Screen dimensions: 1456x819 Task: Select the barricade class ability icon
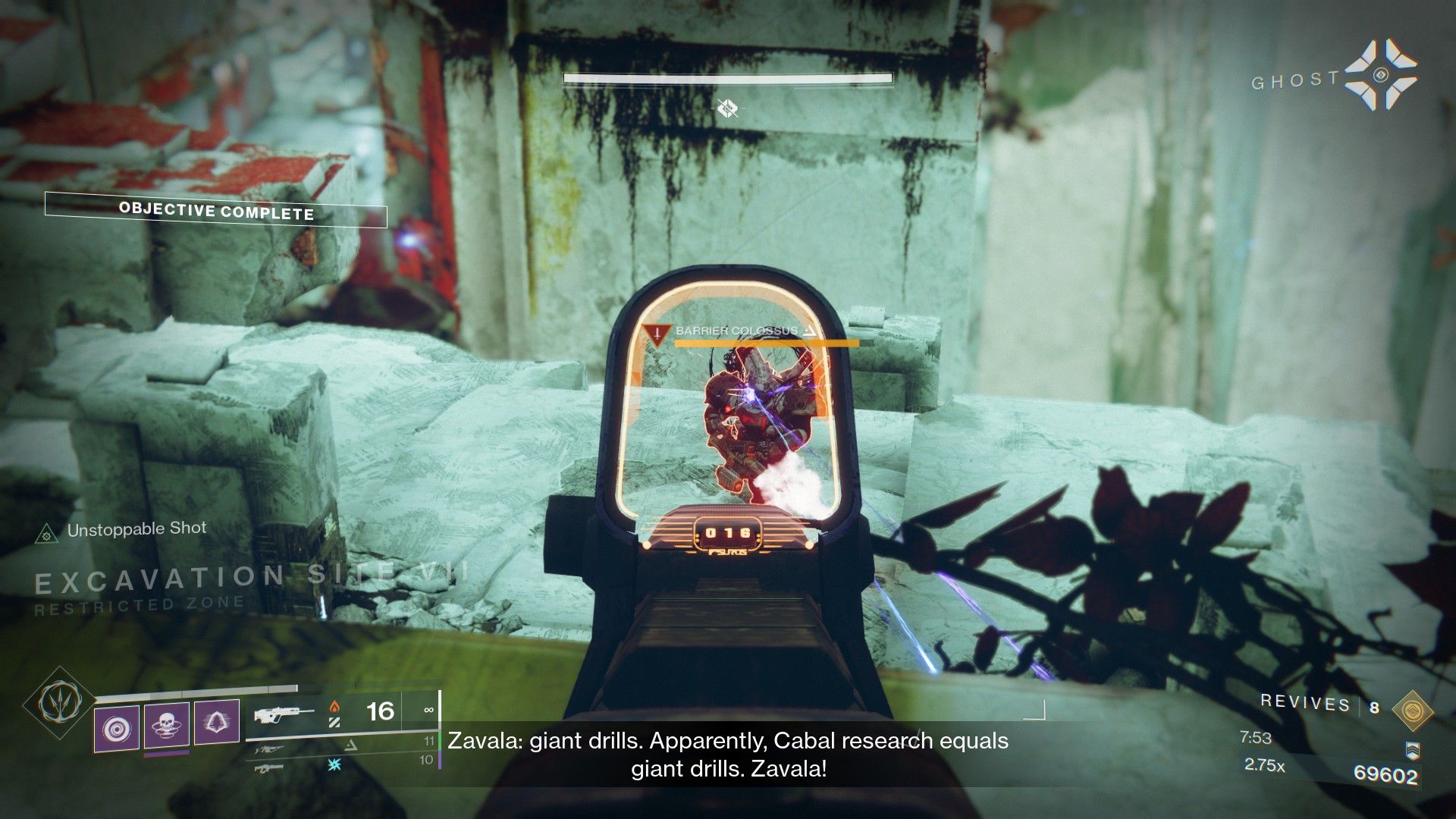click(216, 723)
